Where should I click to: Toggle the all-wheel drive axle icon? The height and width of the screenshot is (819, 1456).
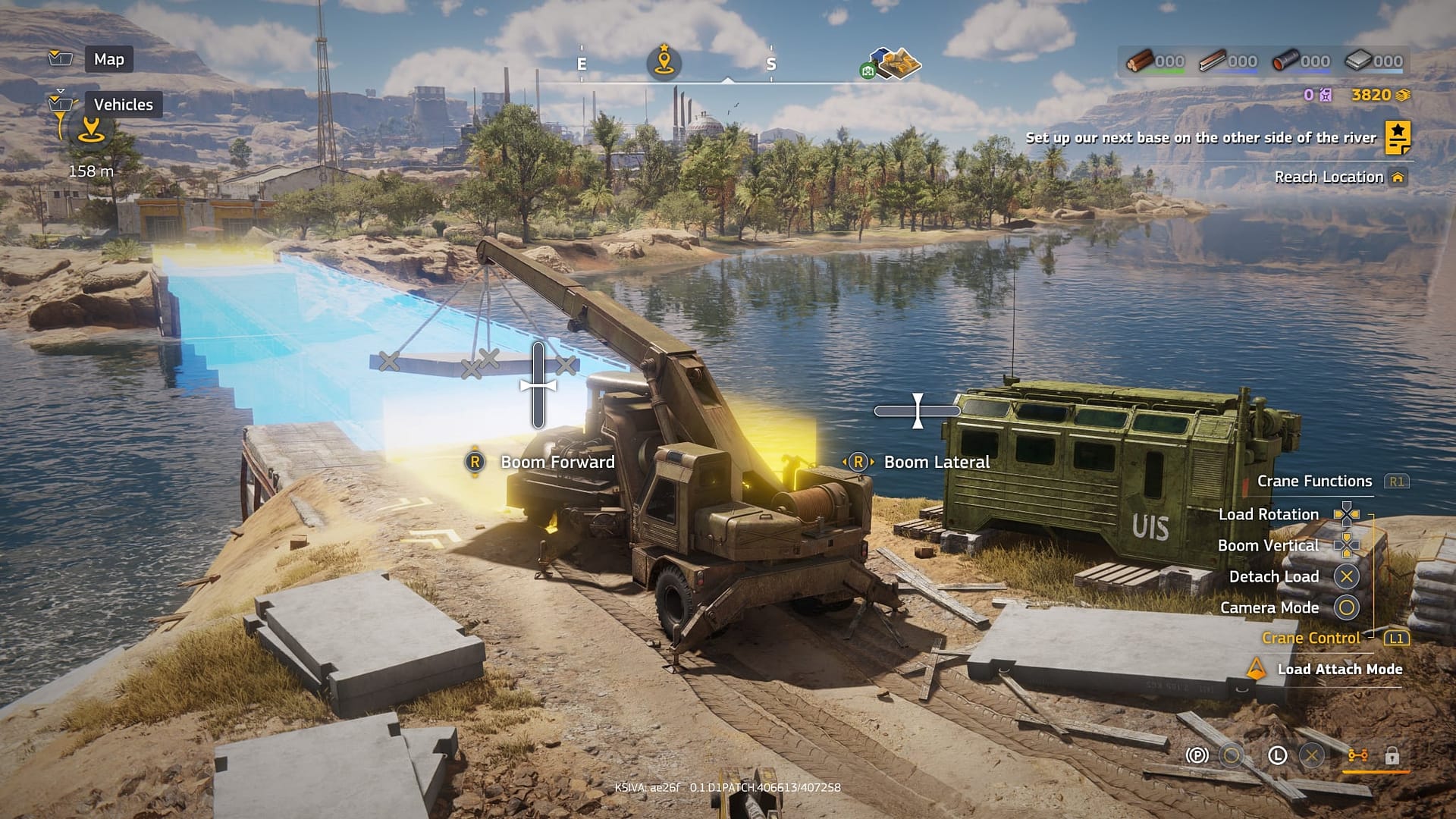(x=1357, y=755)
